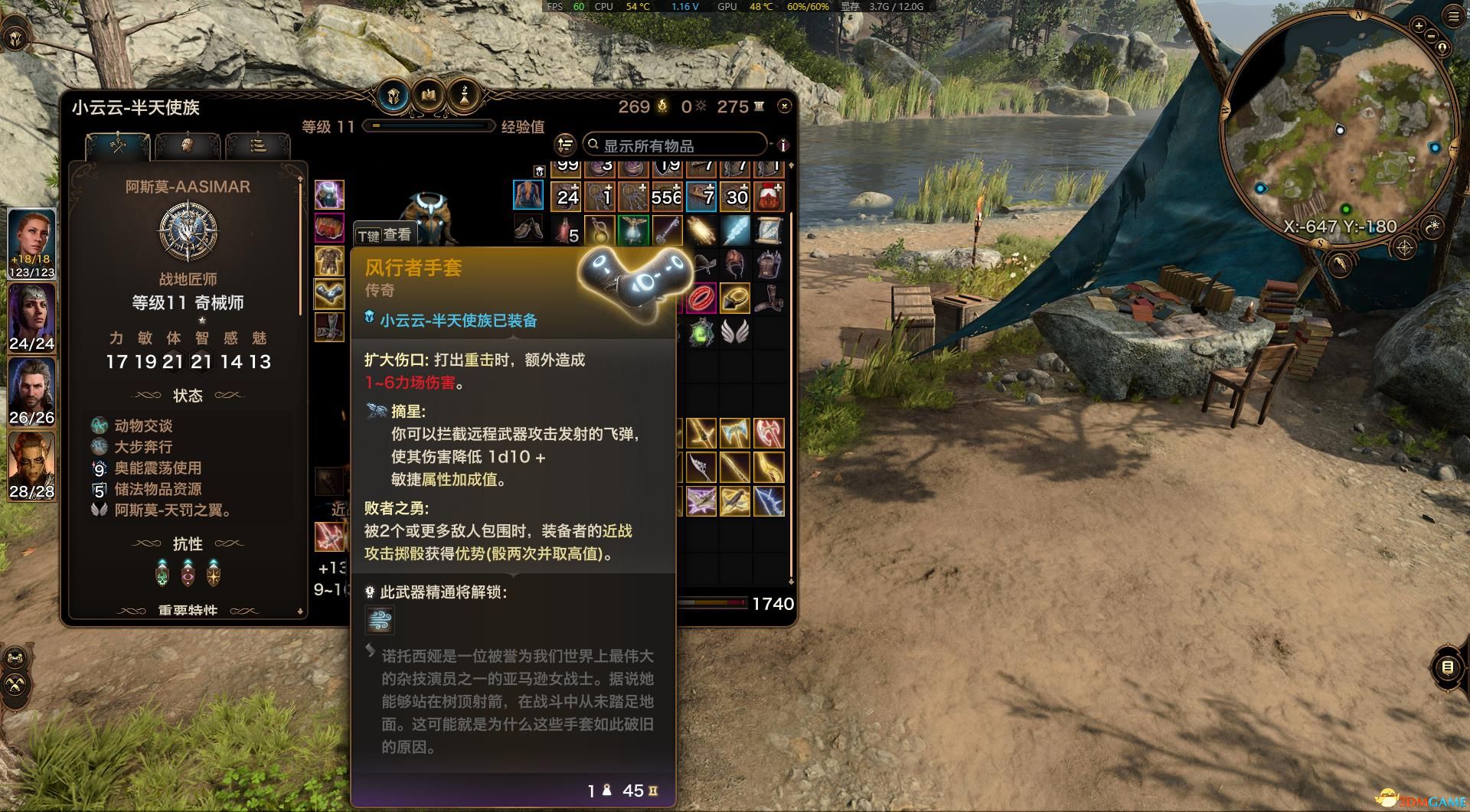
Task: Open the compass button below the minimap
Action: pyautogui.click(x=1405, y=247)
